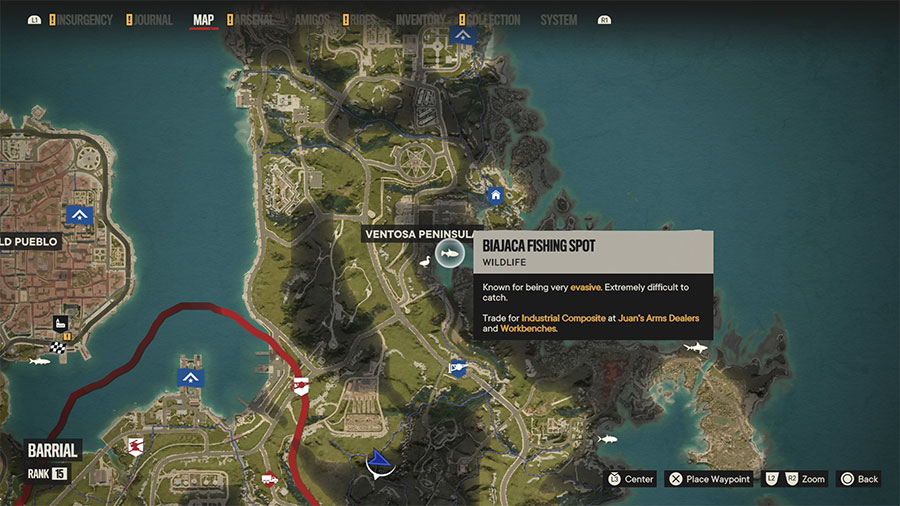
Task: Open the Inventory tab
Action: point(420,20)
